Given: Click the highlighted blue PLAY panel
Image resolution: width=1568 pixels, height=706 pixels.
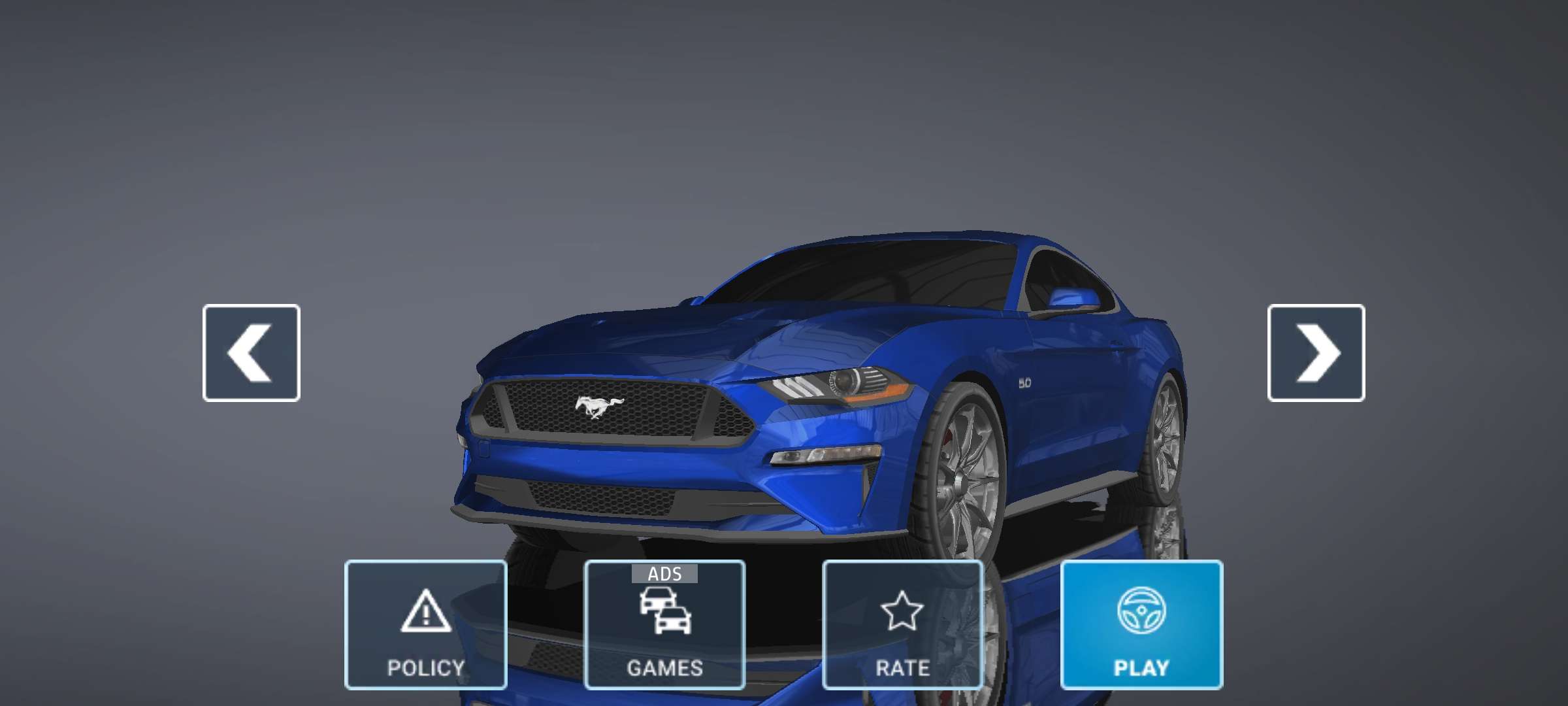Looking at the screenshot, I should click(x=1143, y=624).
